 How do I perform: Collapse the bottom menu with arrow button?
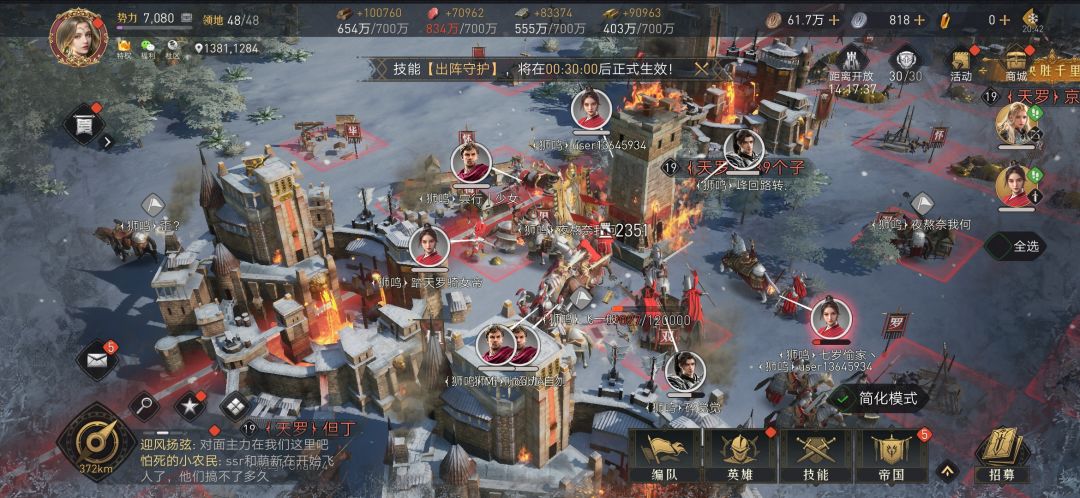pos(945,468)
